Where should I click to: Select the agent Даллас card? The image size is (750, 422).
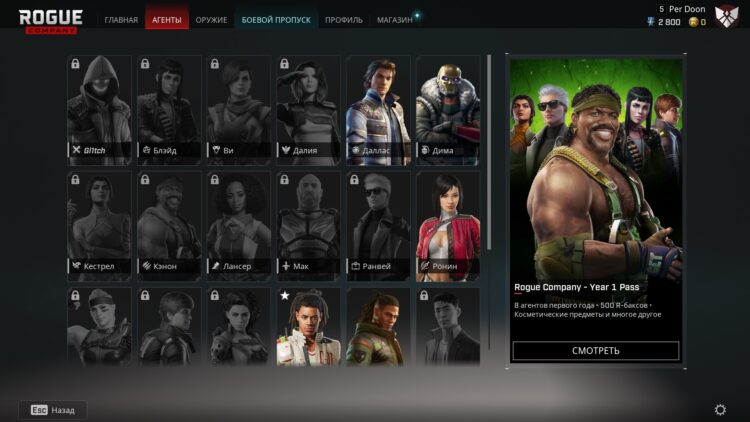(x=378, y=109)
